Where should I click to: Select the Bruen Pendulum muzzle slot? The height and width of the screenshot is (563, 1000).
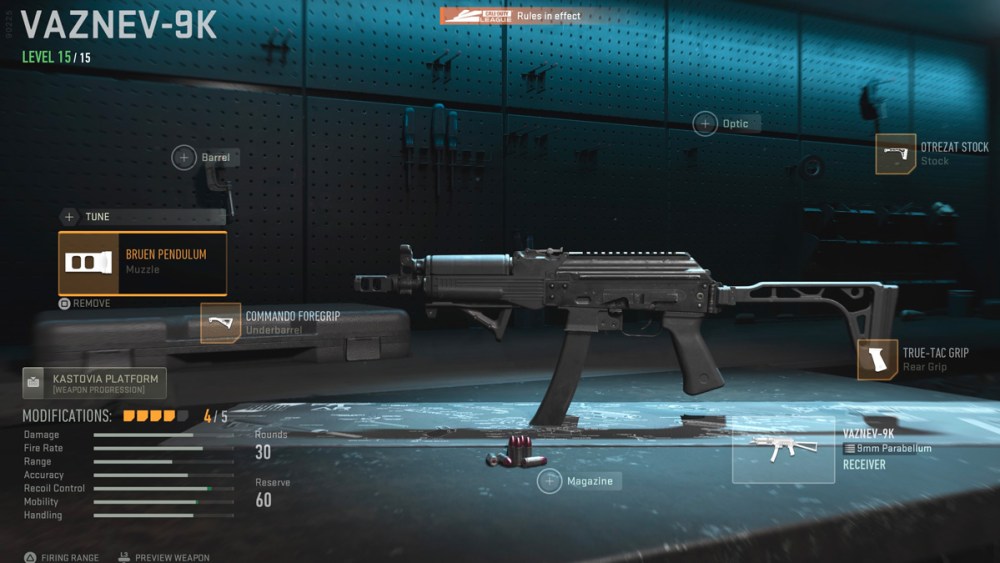point(142,262)
